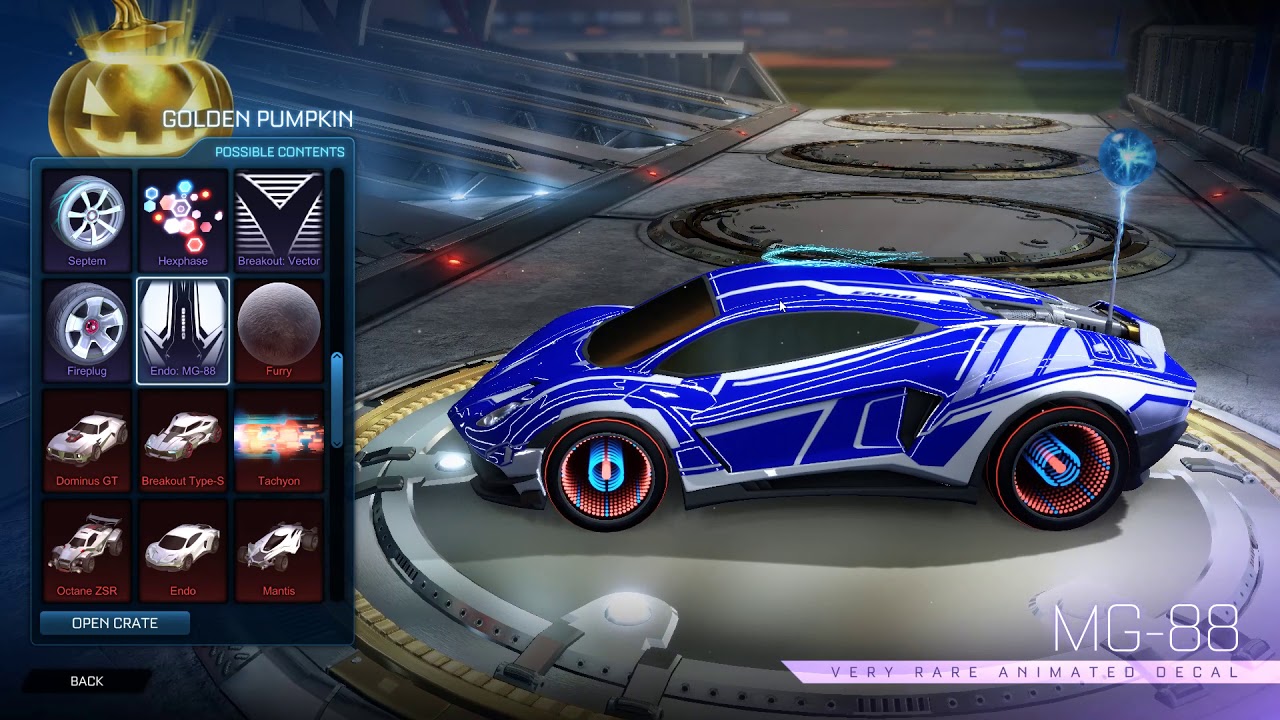Click the Golden Pumpkin title text
The height and width of the screenshot is (720, 1280).
(254, 117)
